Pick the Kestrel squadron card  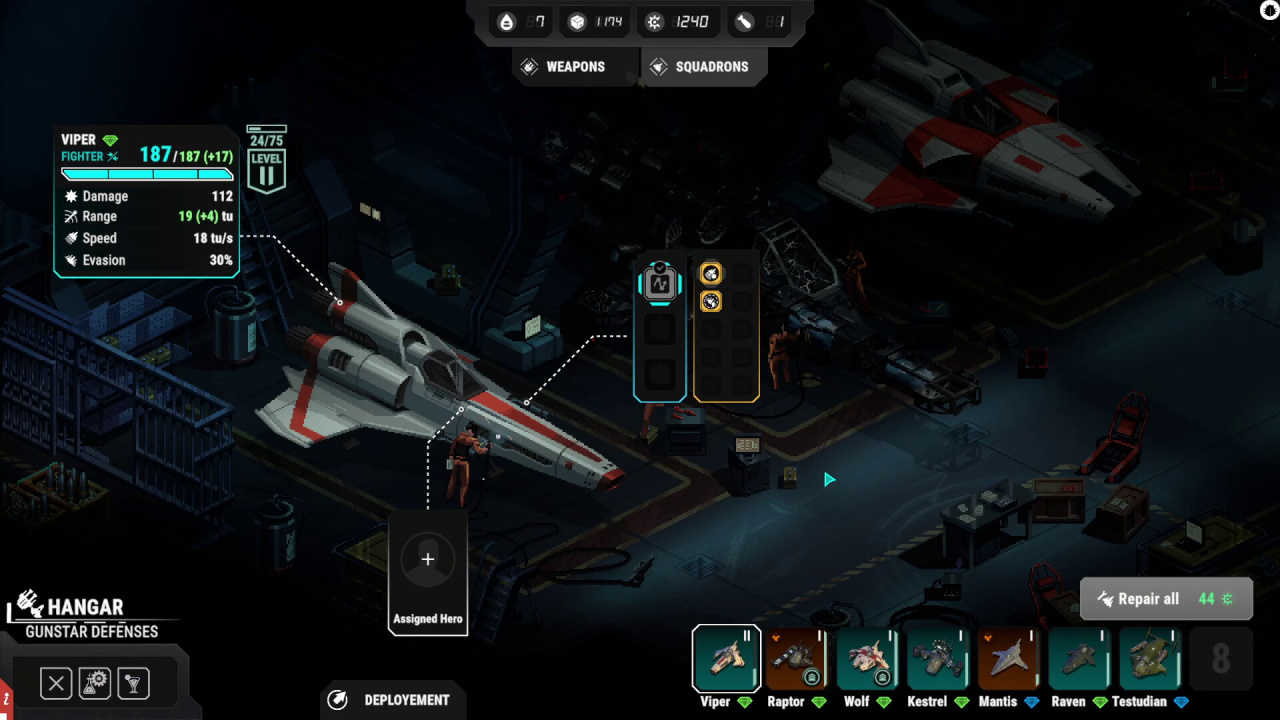pos(937,659)
